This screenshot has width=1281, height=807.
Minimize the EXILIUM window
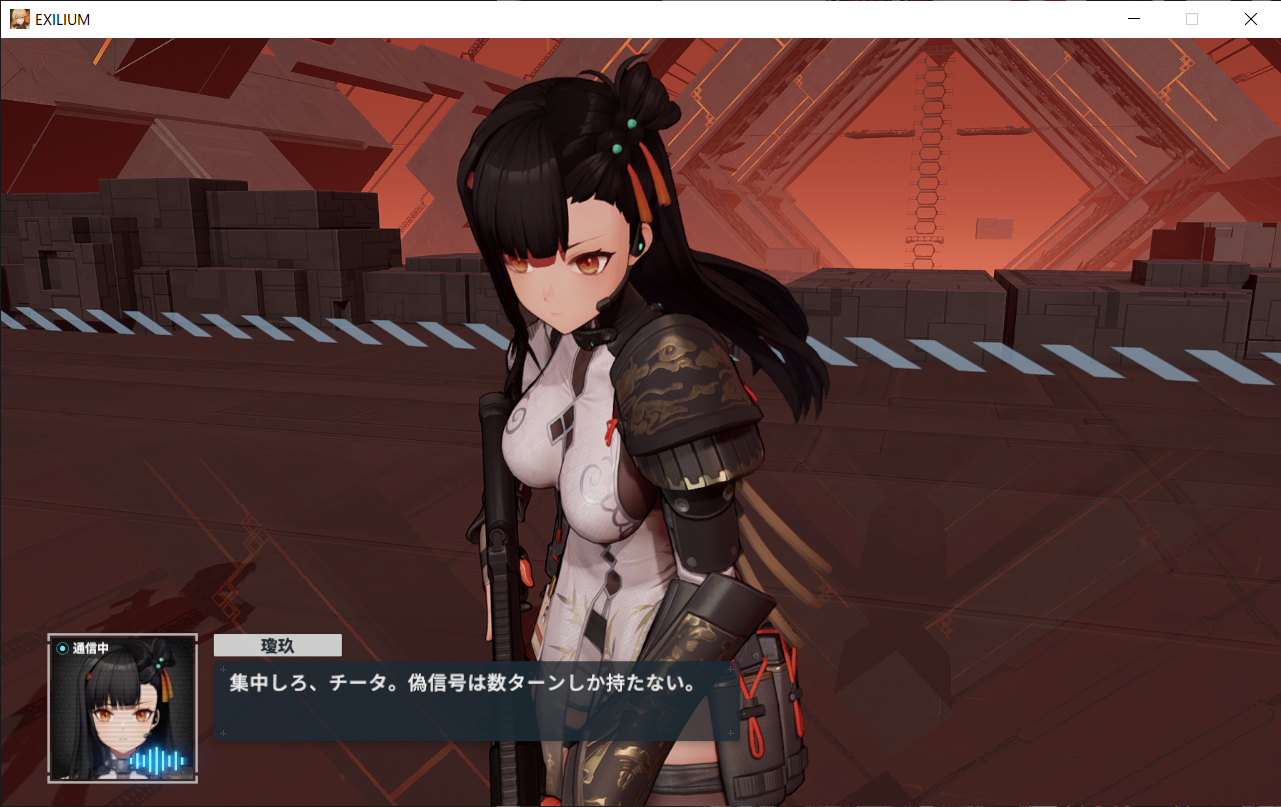click(x=1133, y=19)
